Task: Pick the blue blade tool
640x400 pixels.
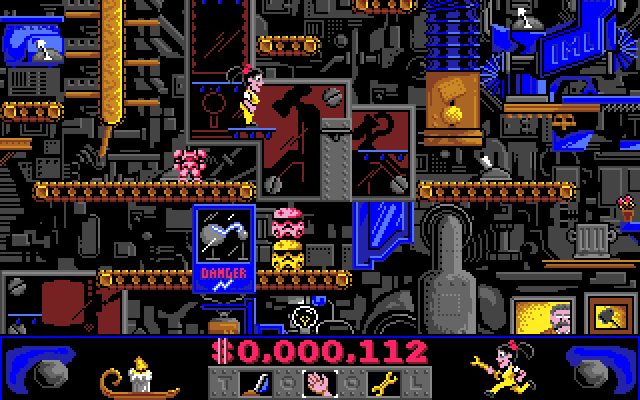Action: coord(257,381)
